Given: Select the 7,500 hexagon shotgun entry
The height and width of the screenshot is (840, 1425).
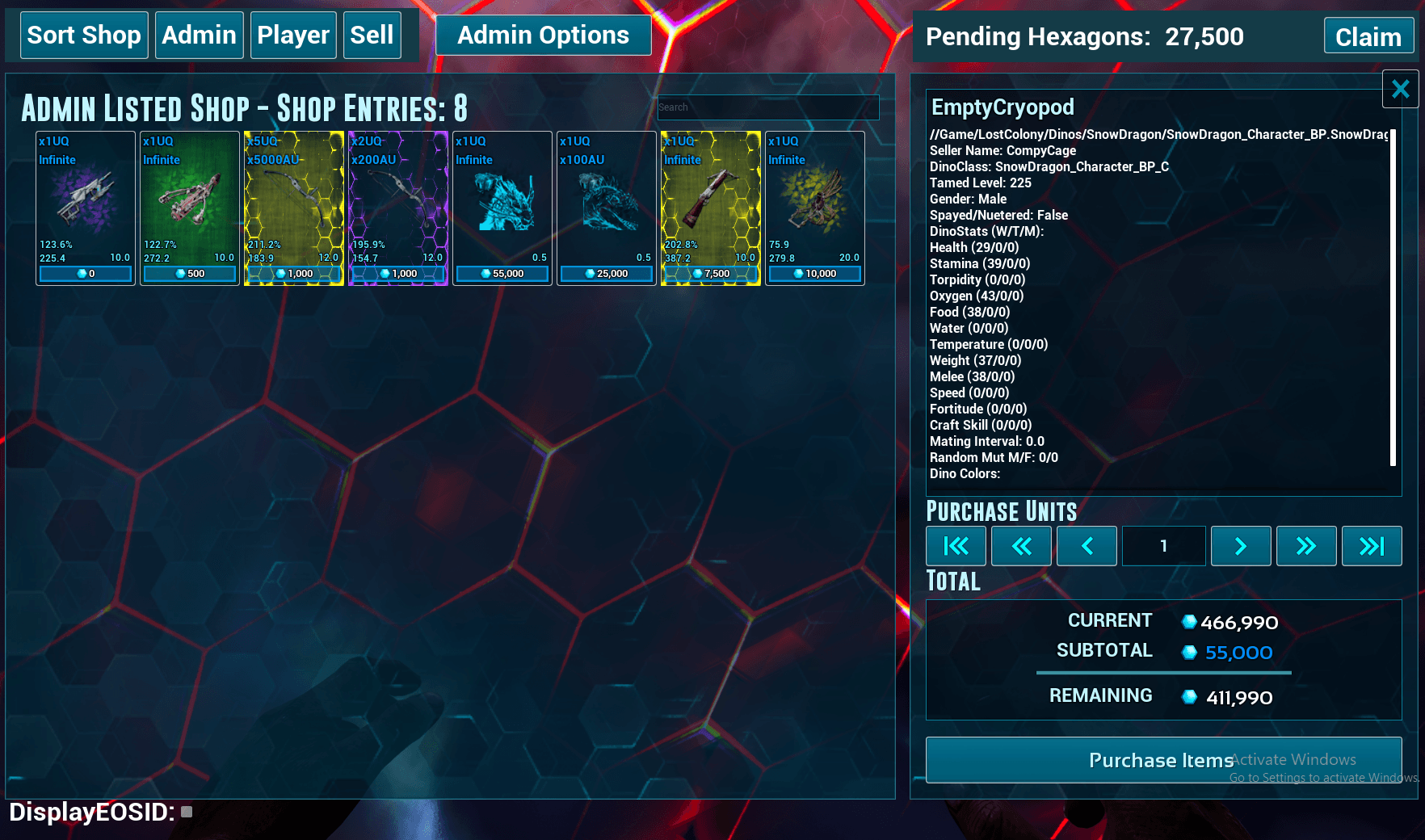Looking at the screenshot, I should (711, 208).
